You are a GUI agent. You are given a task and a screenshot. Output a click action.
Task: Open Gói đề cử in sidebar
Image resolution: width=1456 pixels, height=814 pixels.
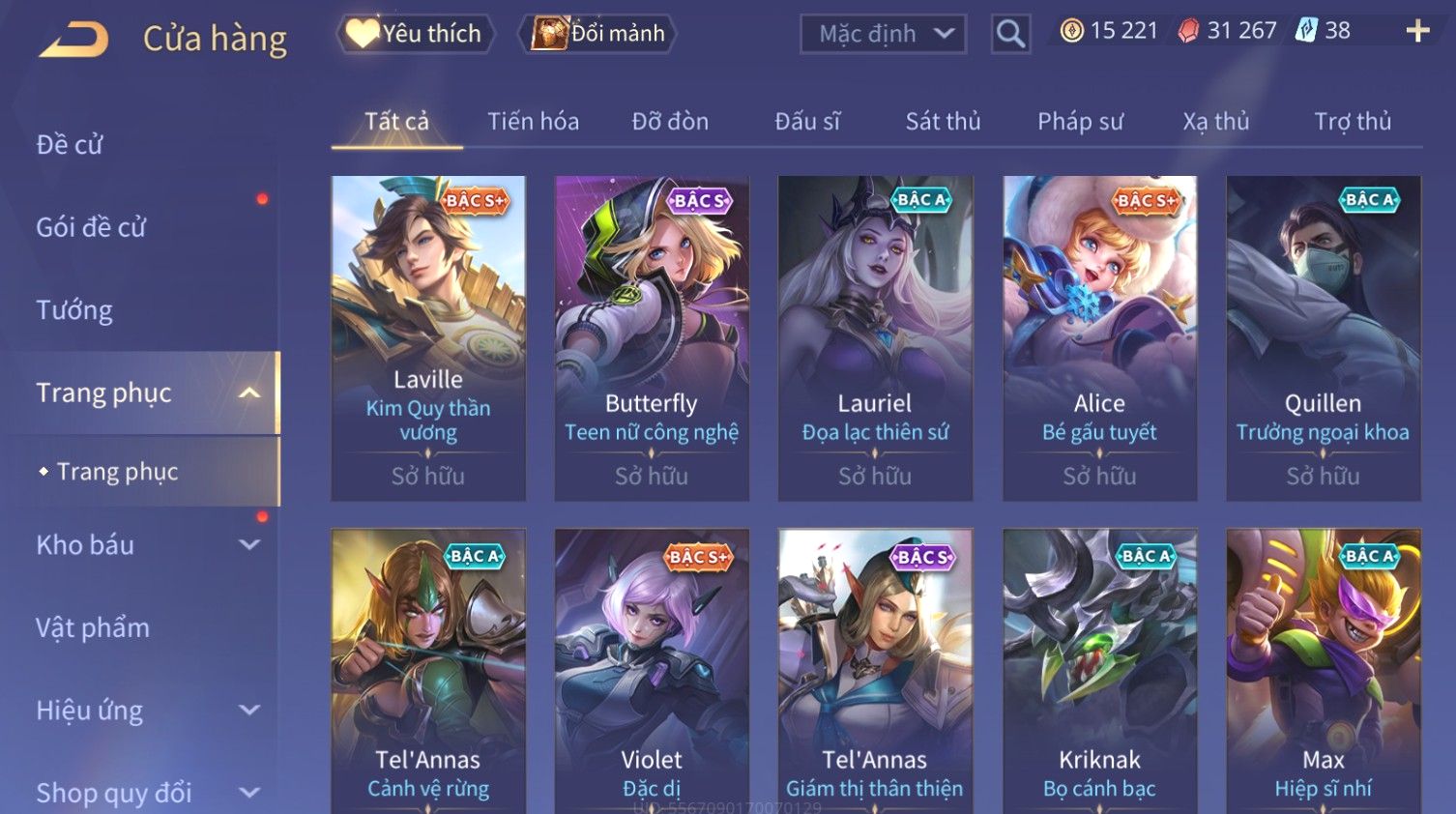click(91, 227)
